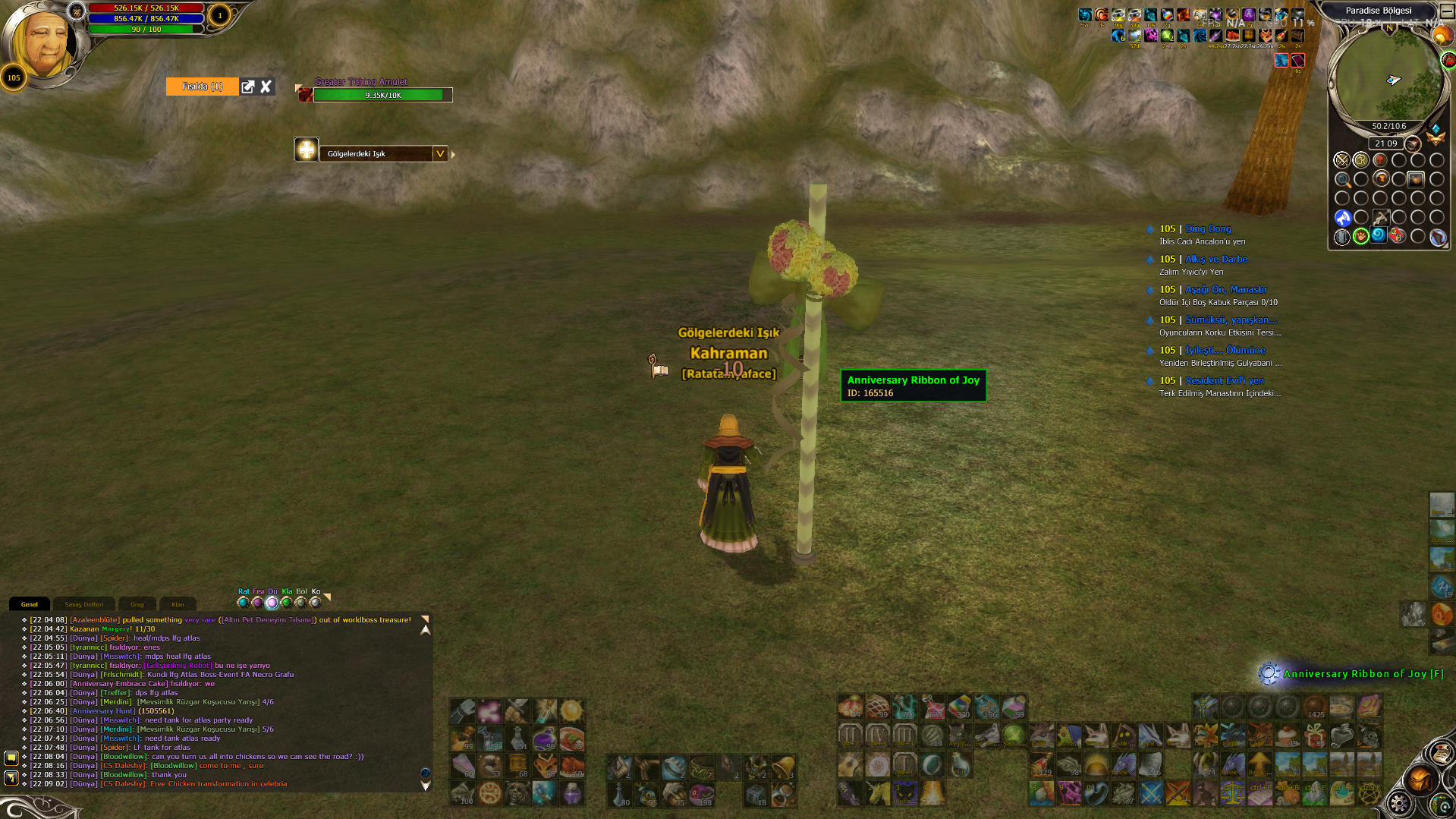Switch to the Savaş Defteri chat tab

(x=83, y=604)
